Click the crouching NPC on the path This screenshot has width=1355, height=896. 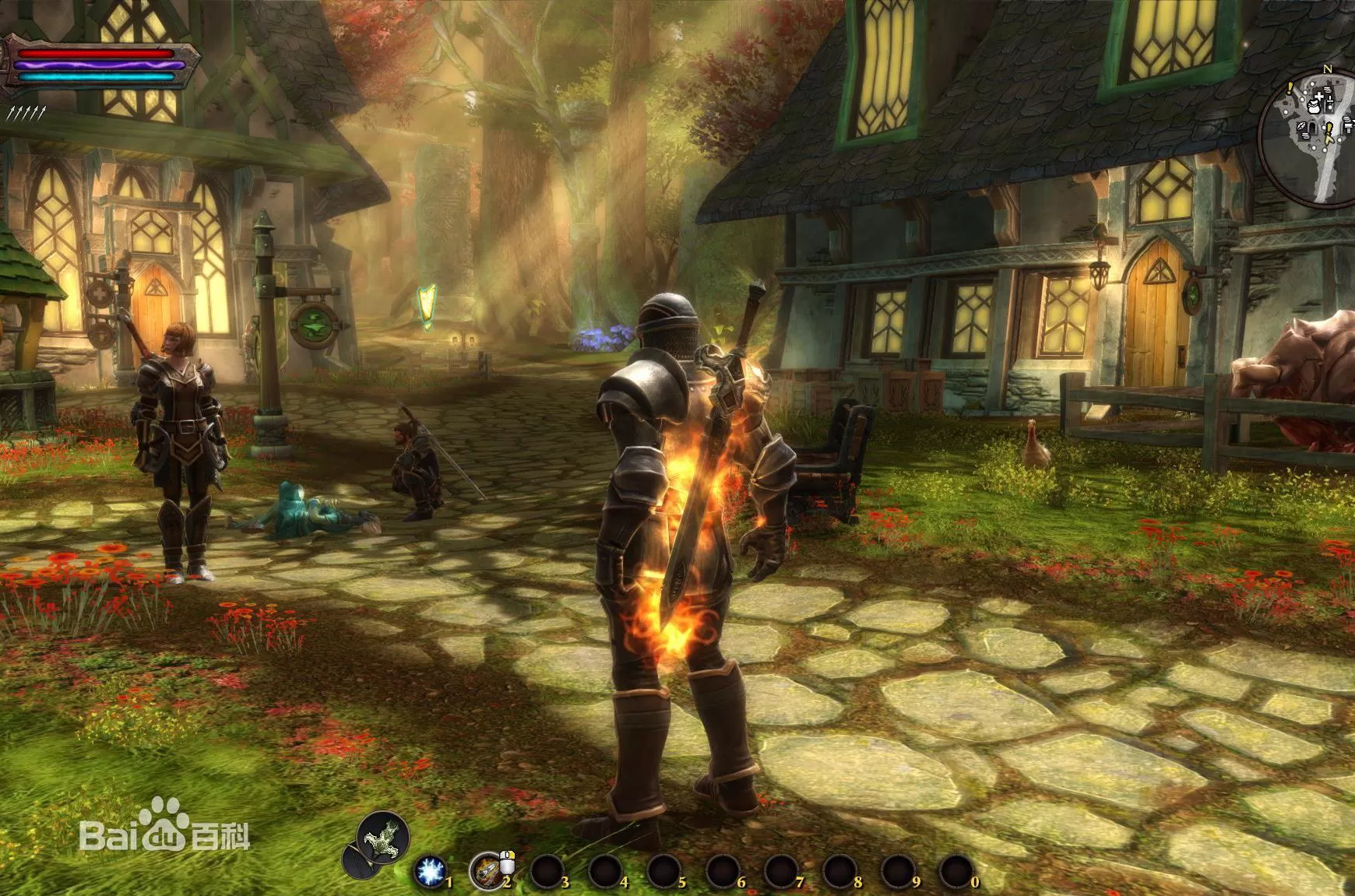coord(416,467)
